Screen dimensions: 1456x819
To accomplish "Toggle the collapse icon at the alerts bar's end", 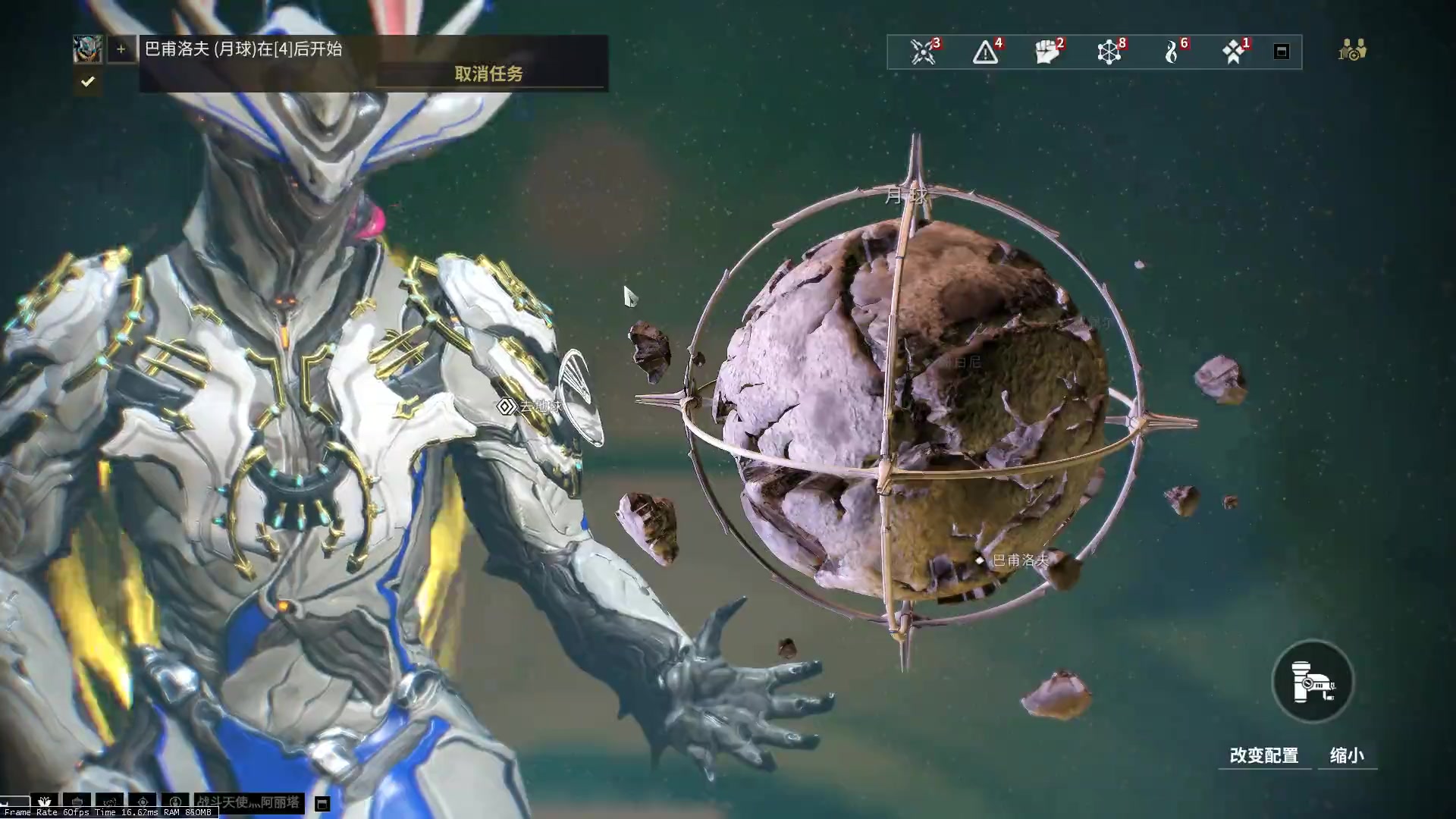I will [x=1281, y=52].
